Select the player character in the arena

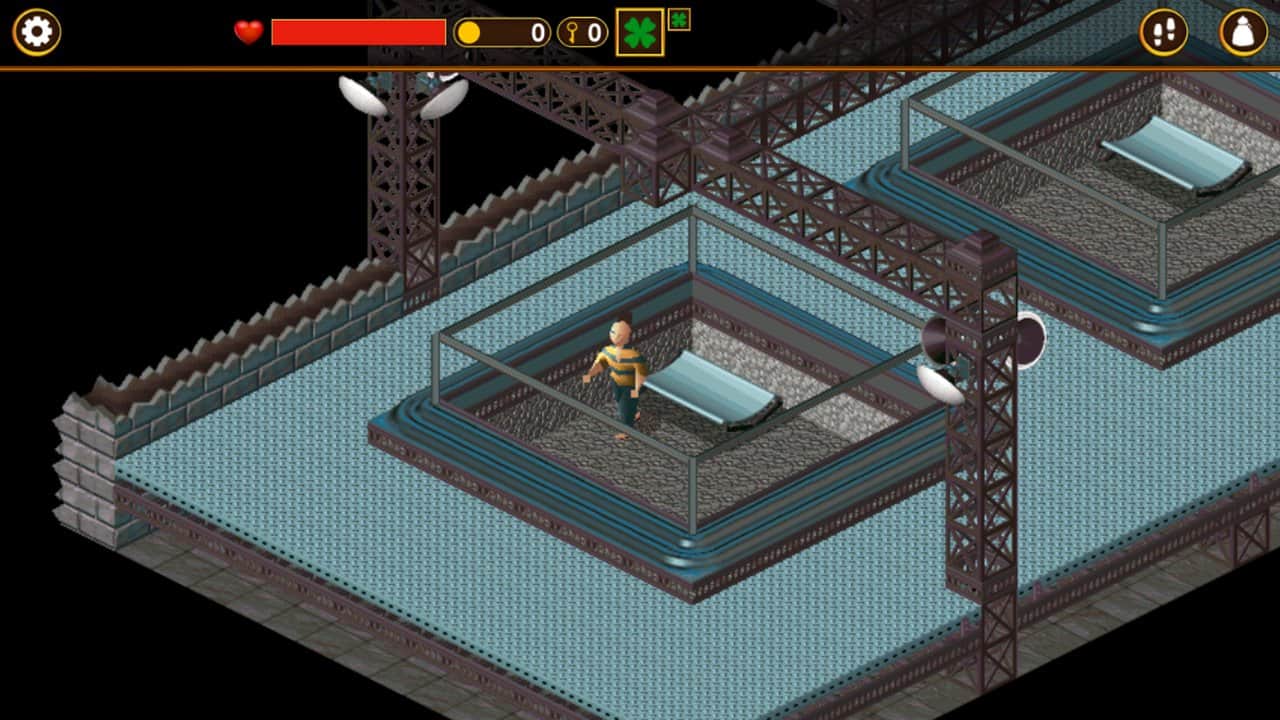click(x=618, y=370)
